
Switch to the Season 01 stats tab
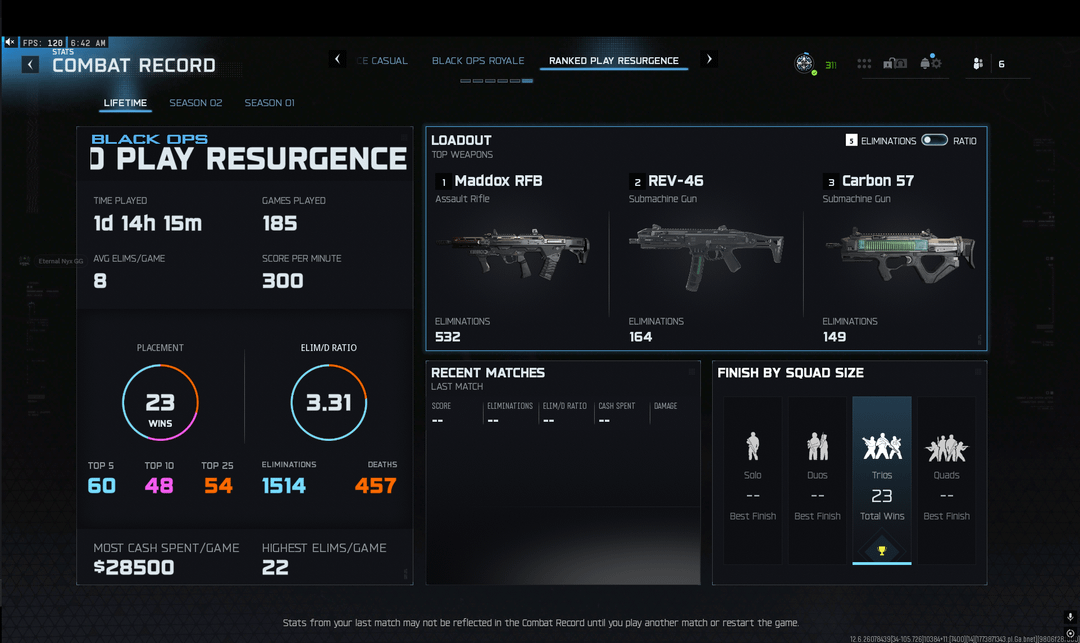click(x=269, y=103)
